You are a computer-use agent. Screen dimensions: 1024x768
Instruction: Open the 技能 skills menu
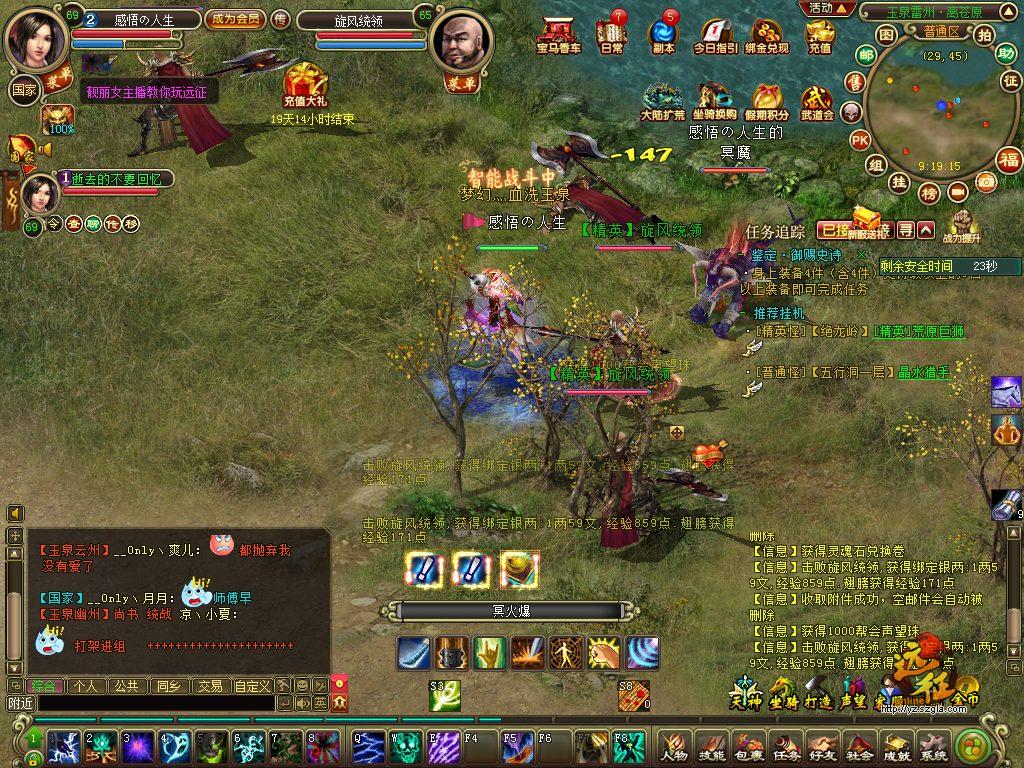click(x=712, y=745)
